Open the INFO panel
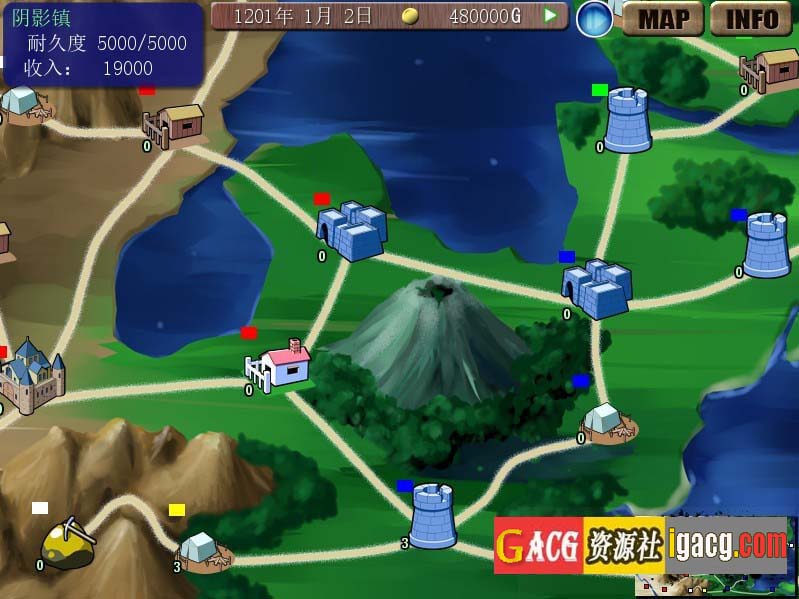Viewport: 799px width, 599px height. click(x=751, y=18)
